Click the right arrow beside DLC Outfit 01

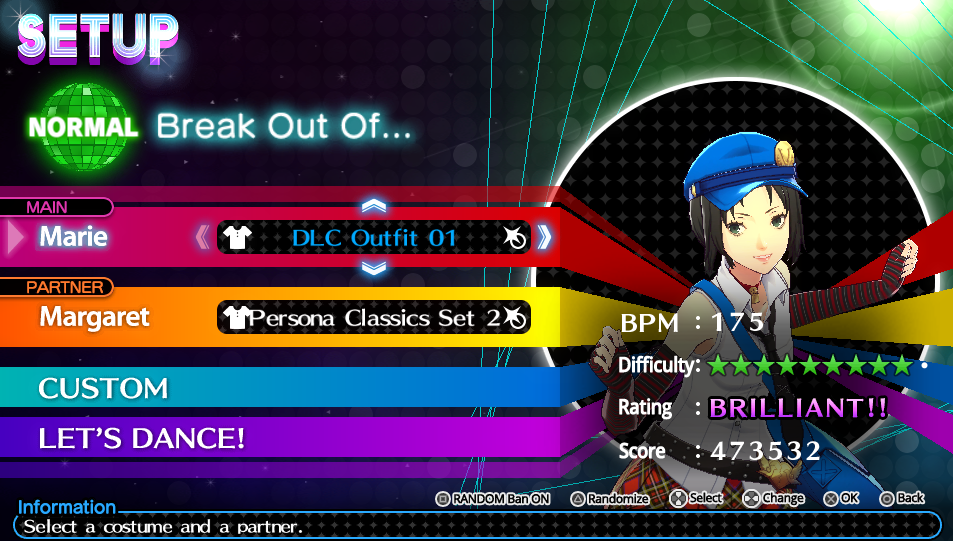coord(544,238)
